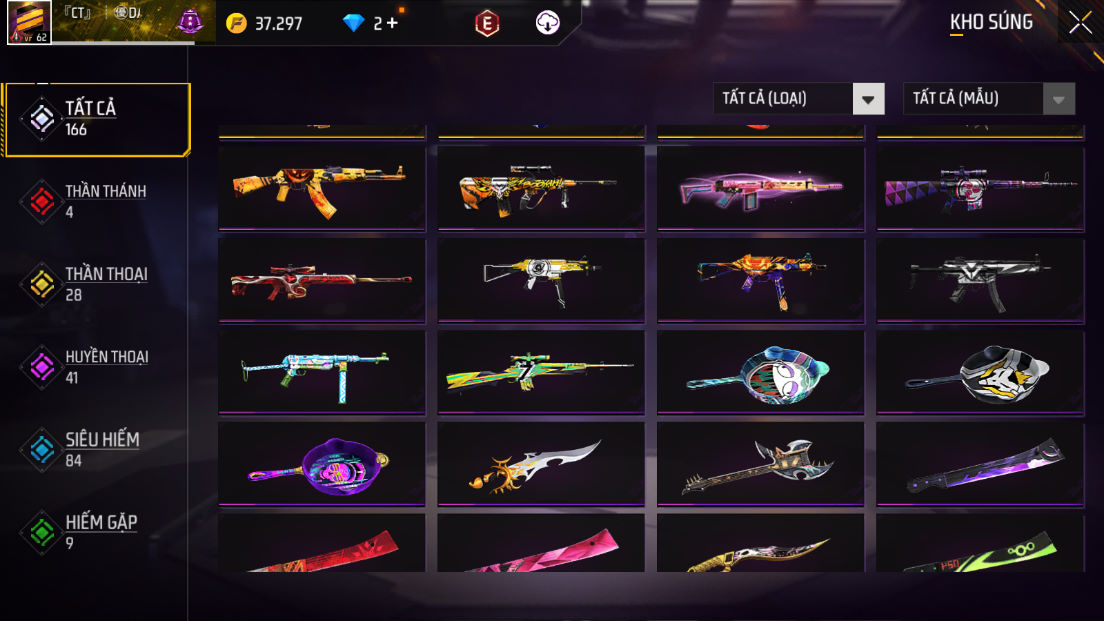The height and width of the screenshot is (621, 1104).
Task: Pick the teal clown-face frying pan skin
Action: tap(760, 371)
